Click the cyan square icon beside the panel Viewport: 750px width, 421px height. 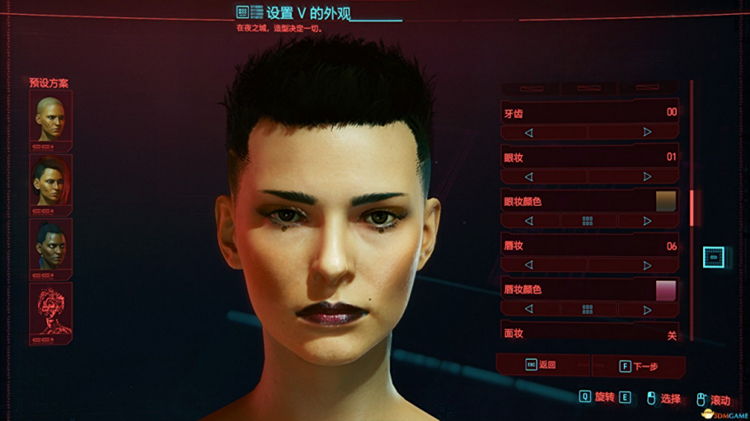[714, 257]
